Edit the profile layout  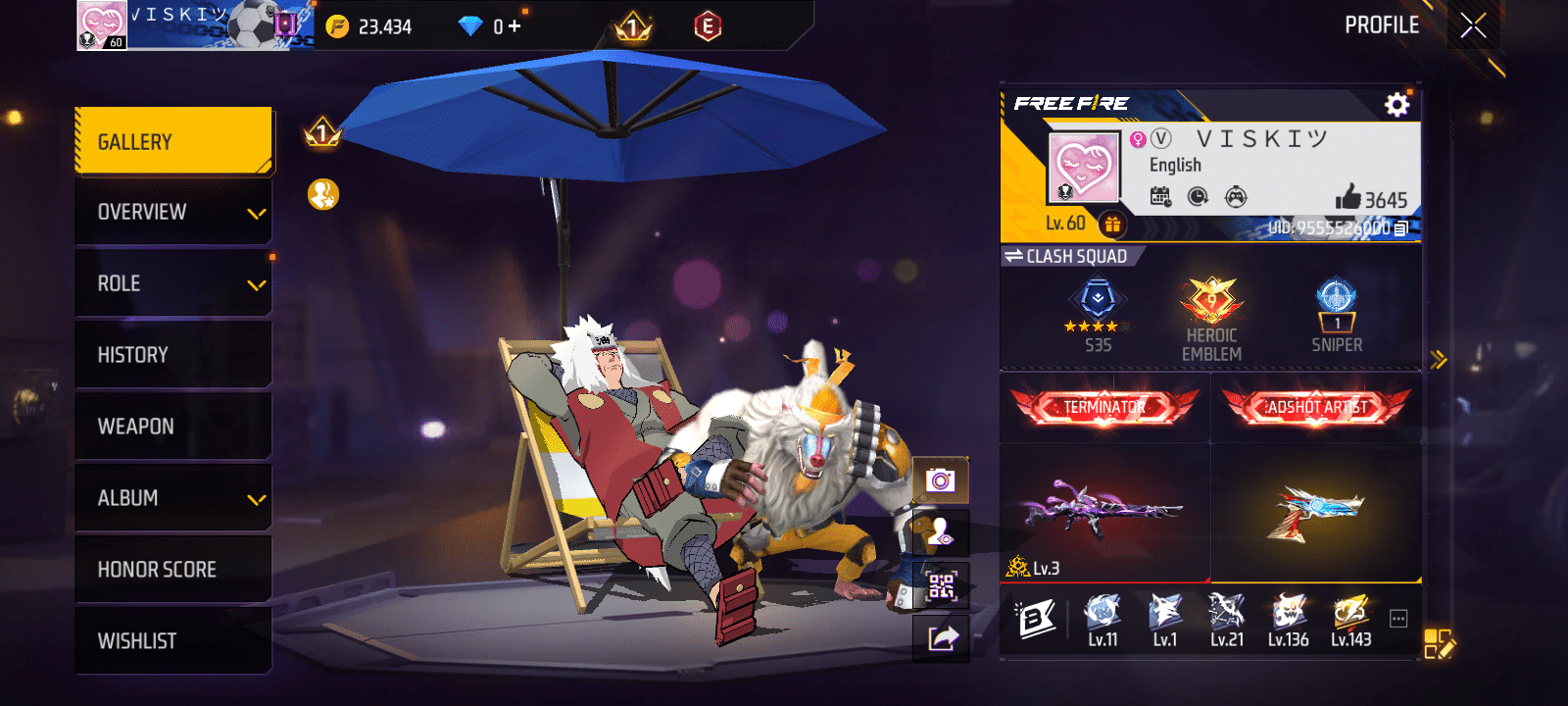tap(1439, 643)
